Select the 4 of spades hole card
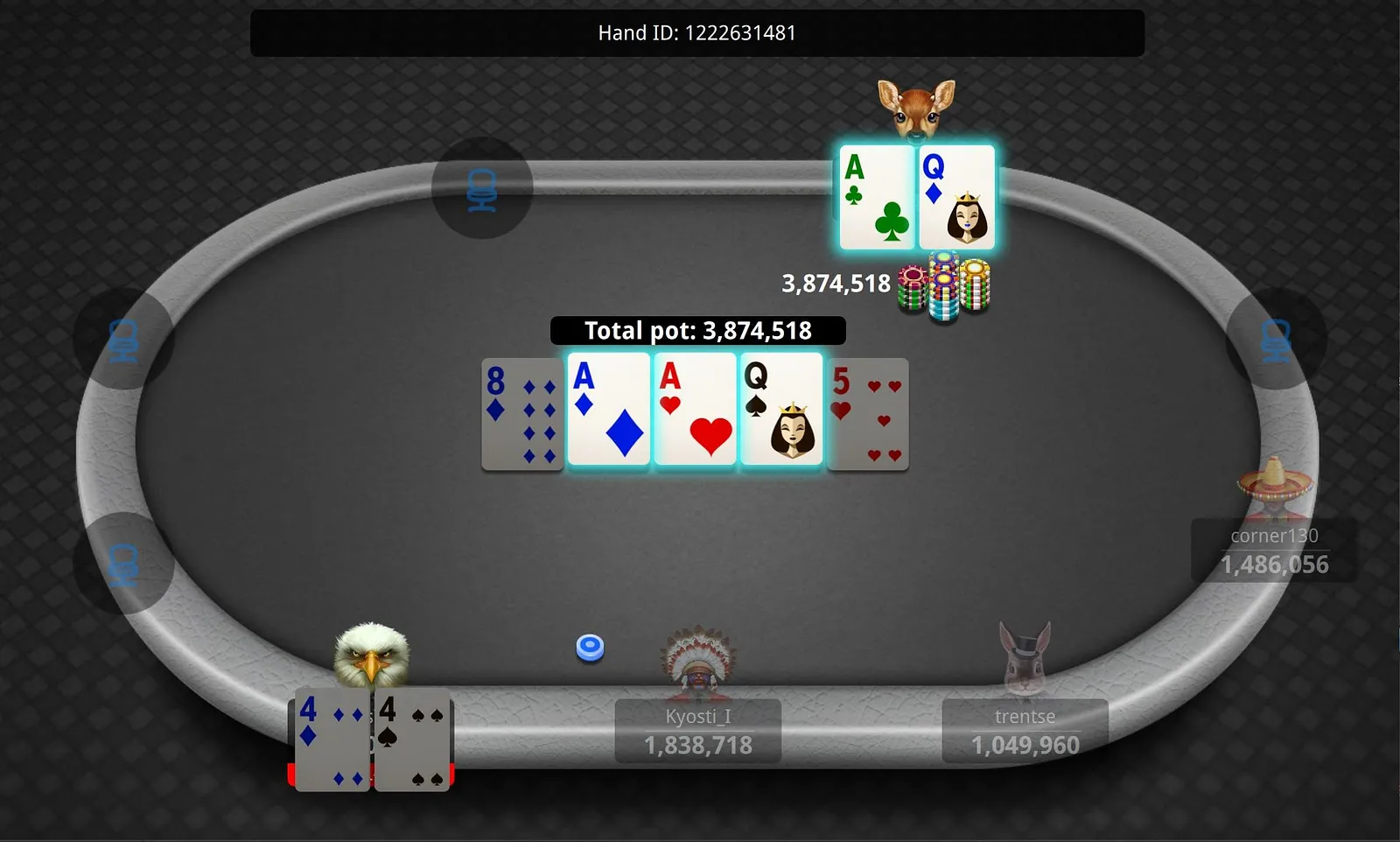Viewport: 1400px width, 842px height. (412, 740)
